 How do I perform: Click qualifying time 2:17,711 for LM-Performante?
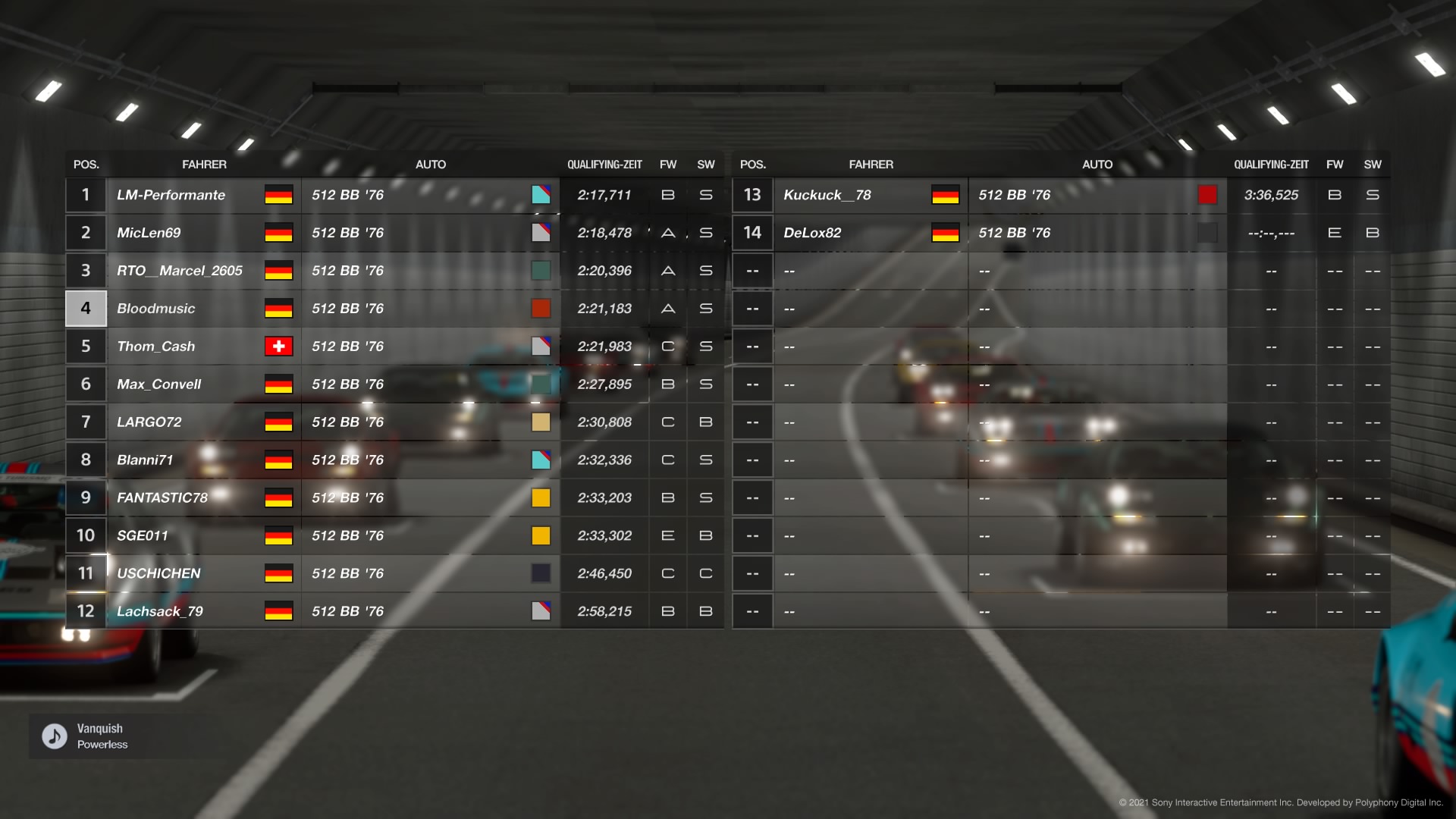click(604, 195)
